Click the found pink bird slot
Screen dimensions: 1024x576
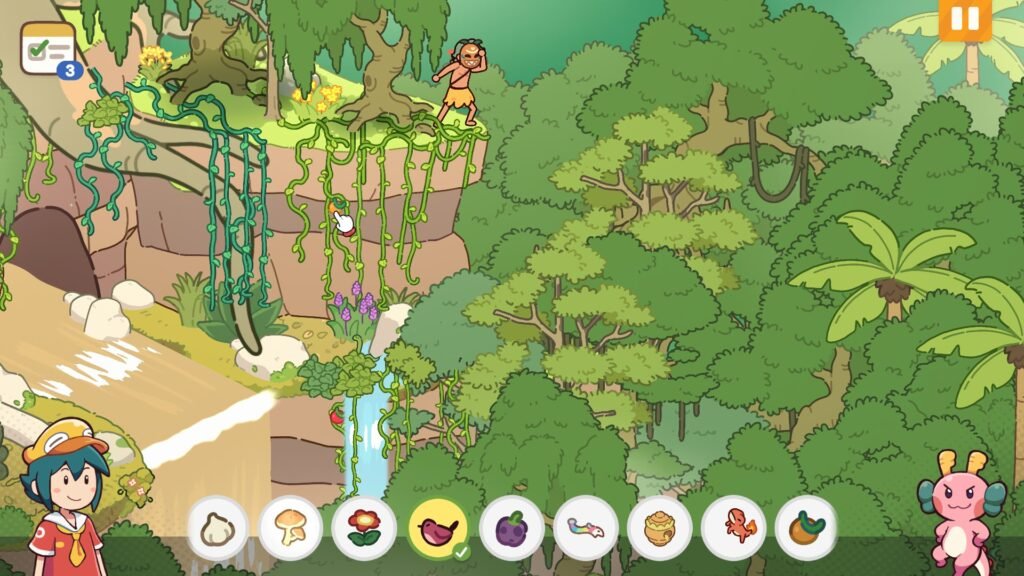[439, 528]
